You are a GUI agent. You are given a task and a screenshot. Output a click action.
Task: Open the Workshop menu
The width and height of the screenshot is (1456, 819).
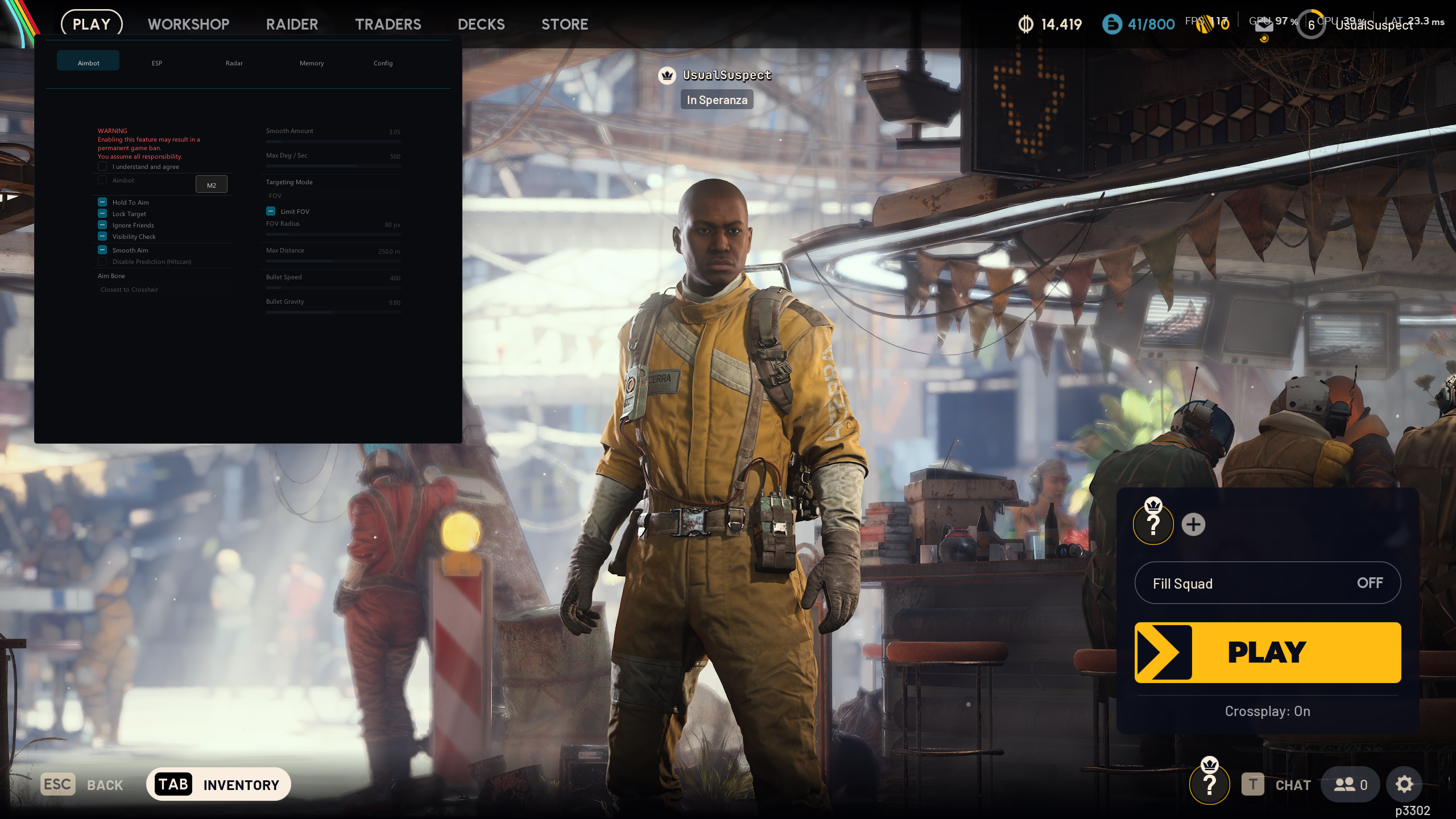[x=188, y=24]
